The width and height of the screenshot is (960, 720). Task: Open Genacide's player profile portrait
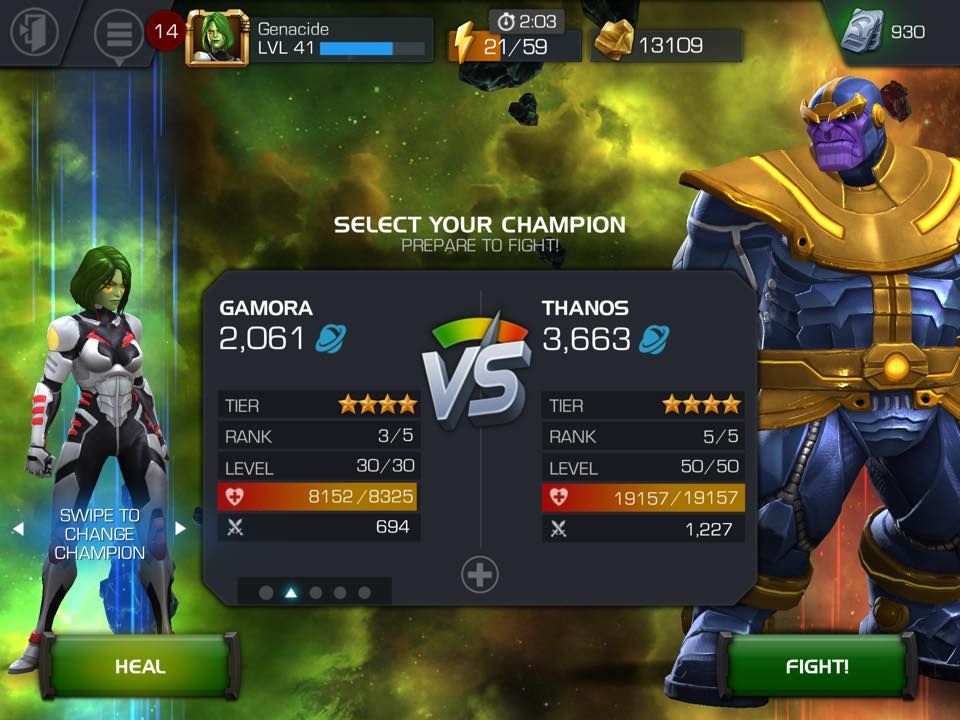point(216,40)
